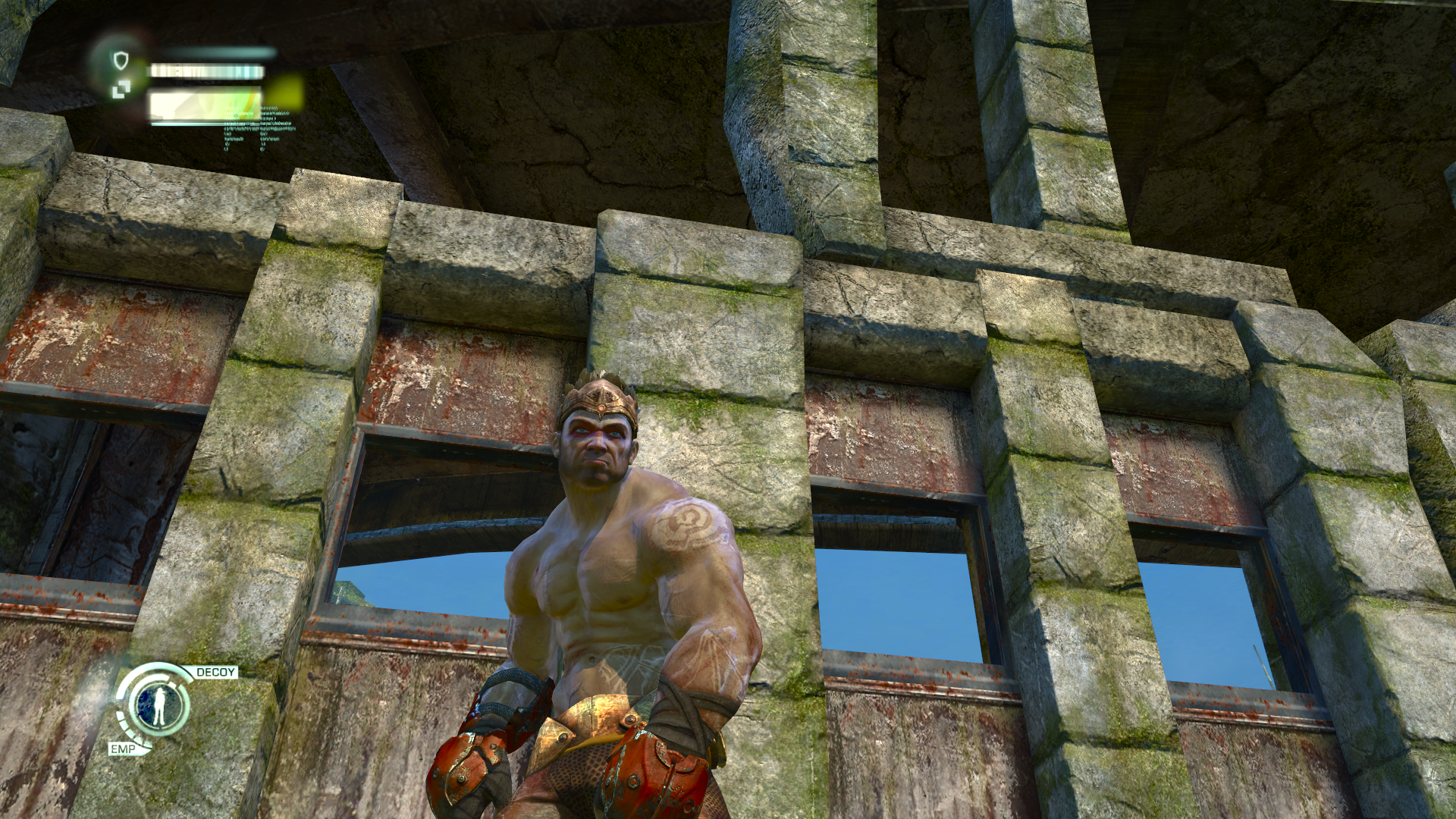Image resolution: width=1456 pixels, height=819 pixels.
Task: Click the shield status icon
Action: pos(121,60)
